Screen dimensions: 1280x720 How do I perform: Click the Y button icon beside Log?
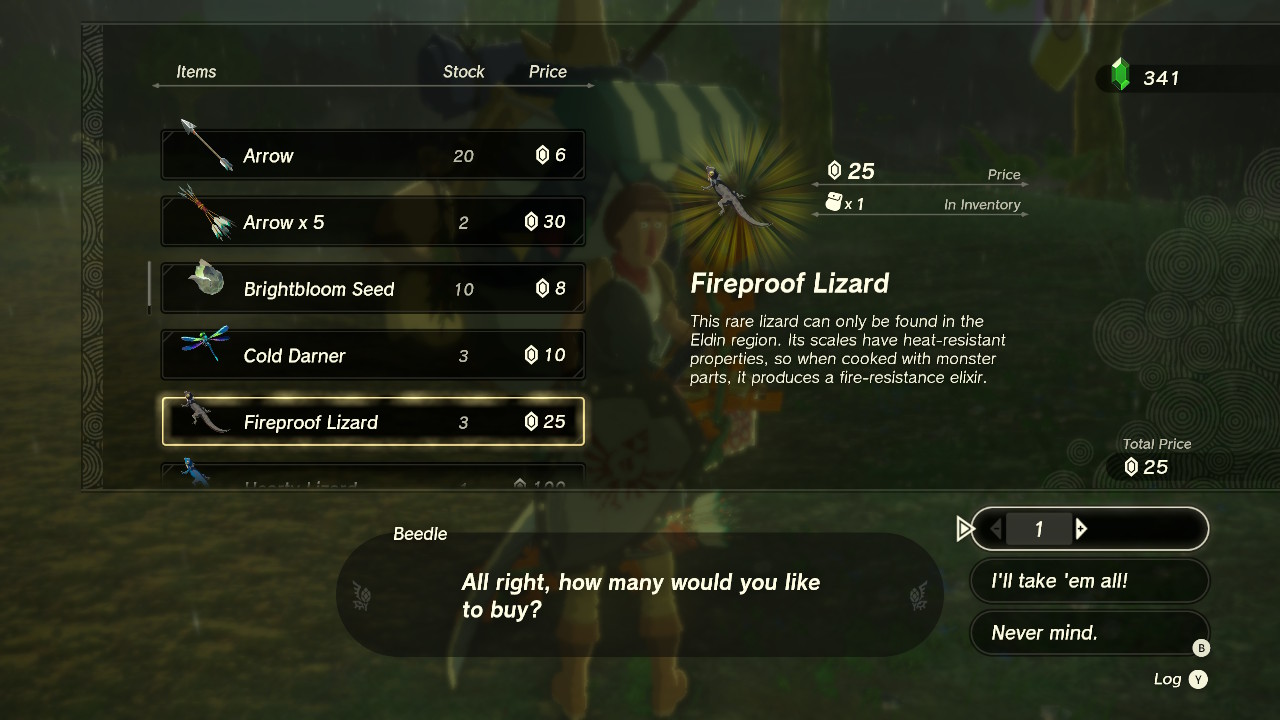[1199, 679]
